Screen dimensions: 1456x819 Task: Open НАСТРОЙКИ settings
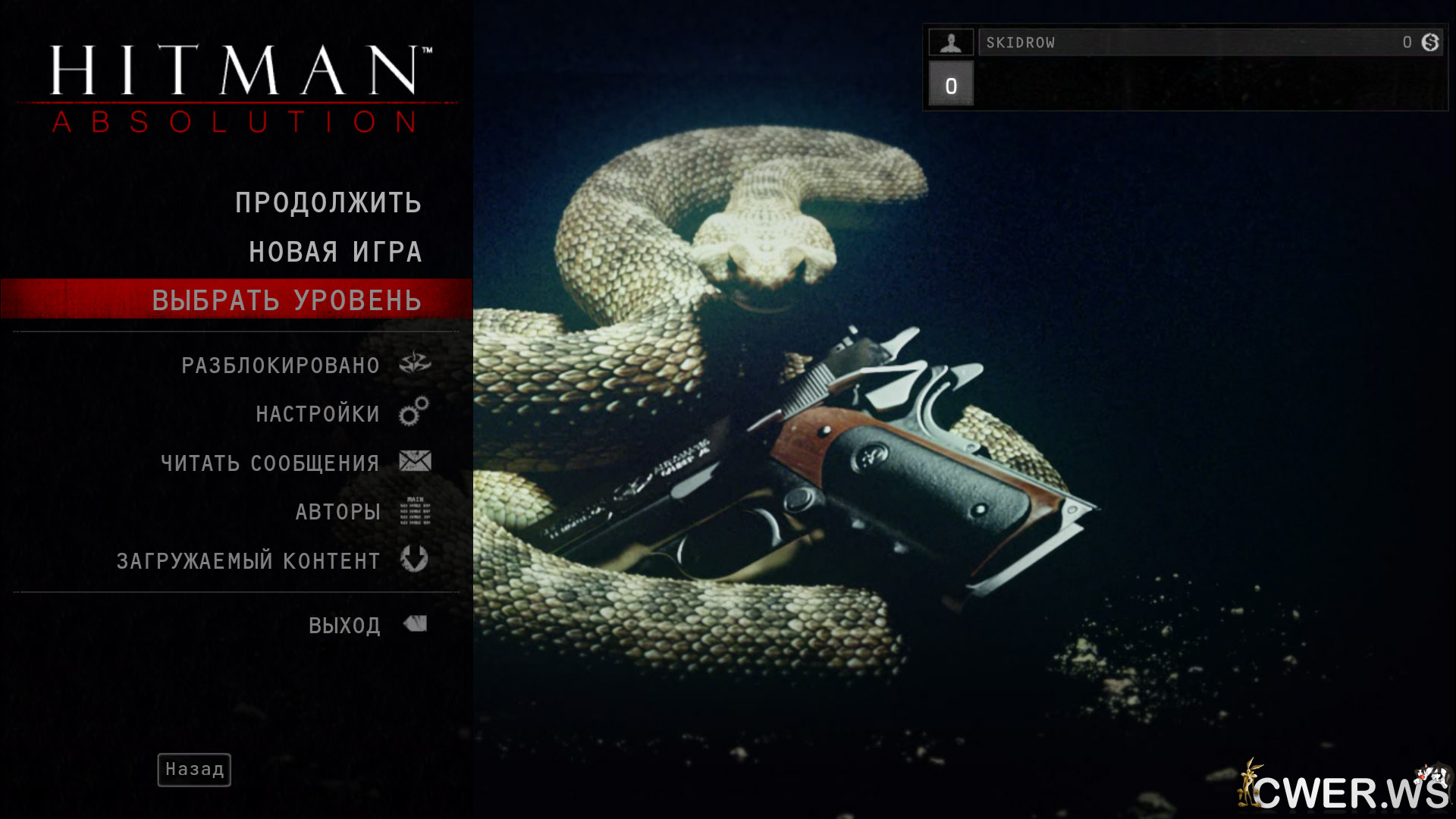click(318, 414)
